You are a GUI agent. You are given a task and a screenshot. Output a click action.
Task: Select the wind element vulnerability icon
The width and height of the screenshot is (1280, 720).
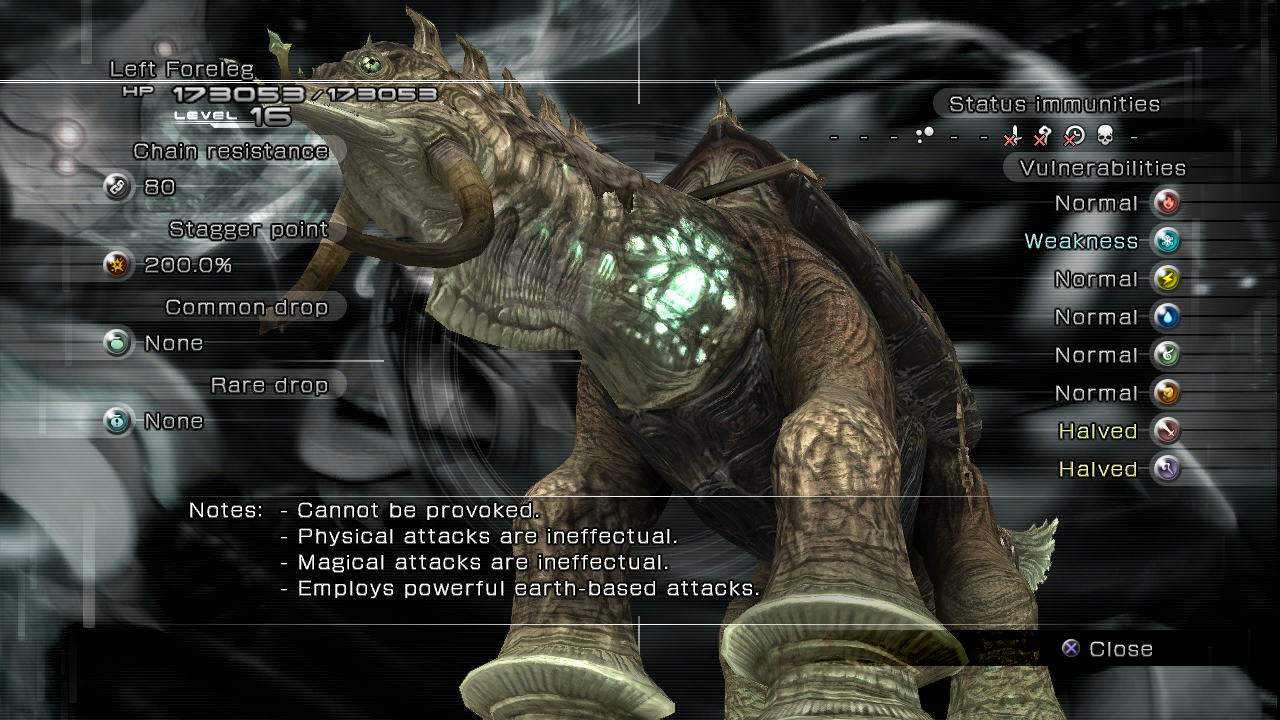coord(1165,355)
